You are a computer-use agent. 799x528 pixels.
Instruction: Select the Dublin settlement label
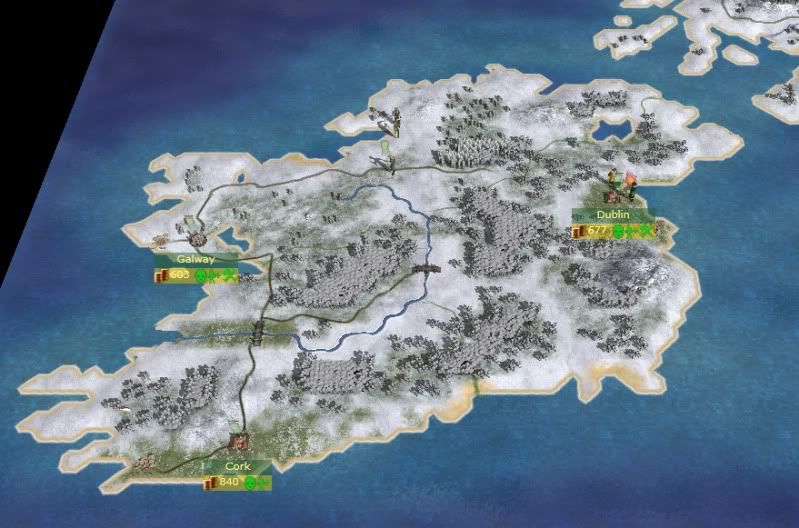[612, 215]
